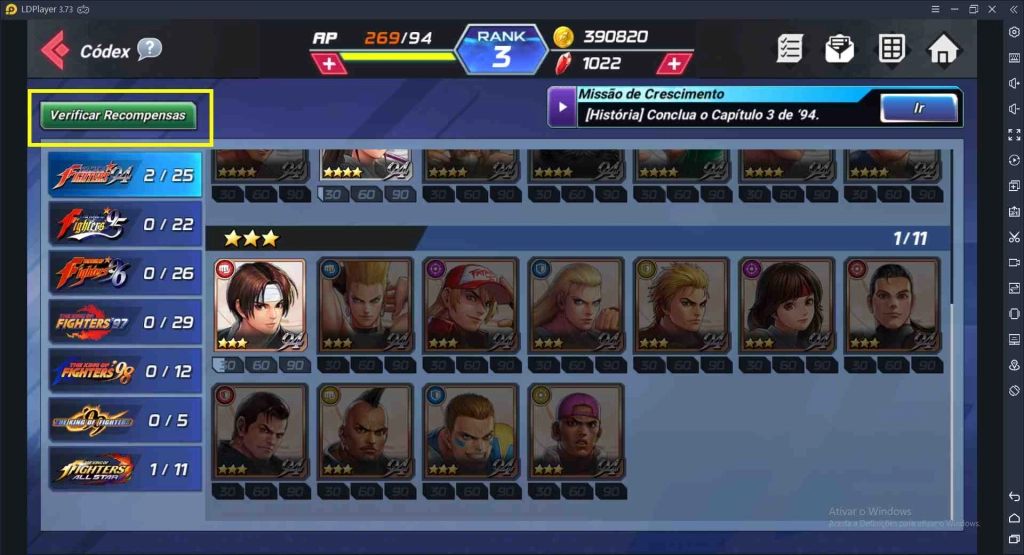Select the KOF '94 tab

[125, 175]
